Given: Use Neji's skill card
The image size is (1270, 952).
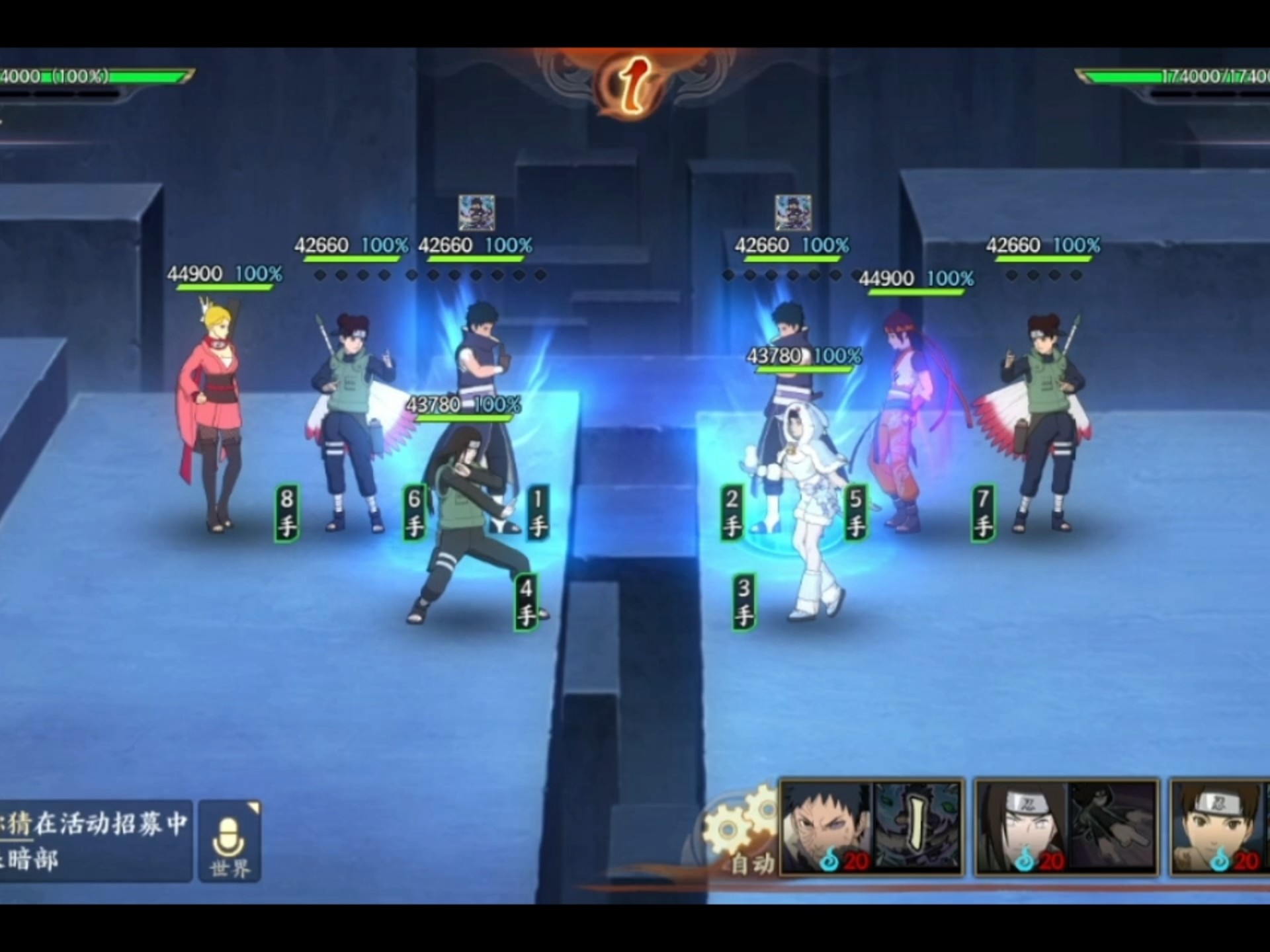Looking at the screenshot, I should pyautogui.click(x=1066, y=826).
